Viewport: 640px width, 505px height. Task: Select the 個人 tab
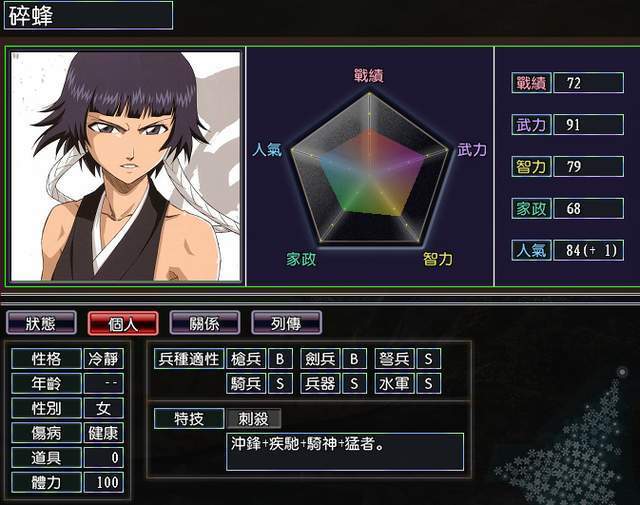123,323
